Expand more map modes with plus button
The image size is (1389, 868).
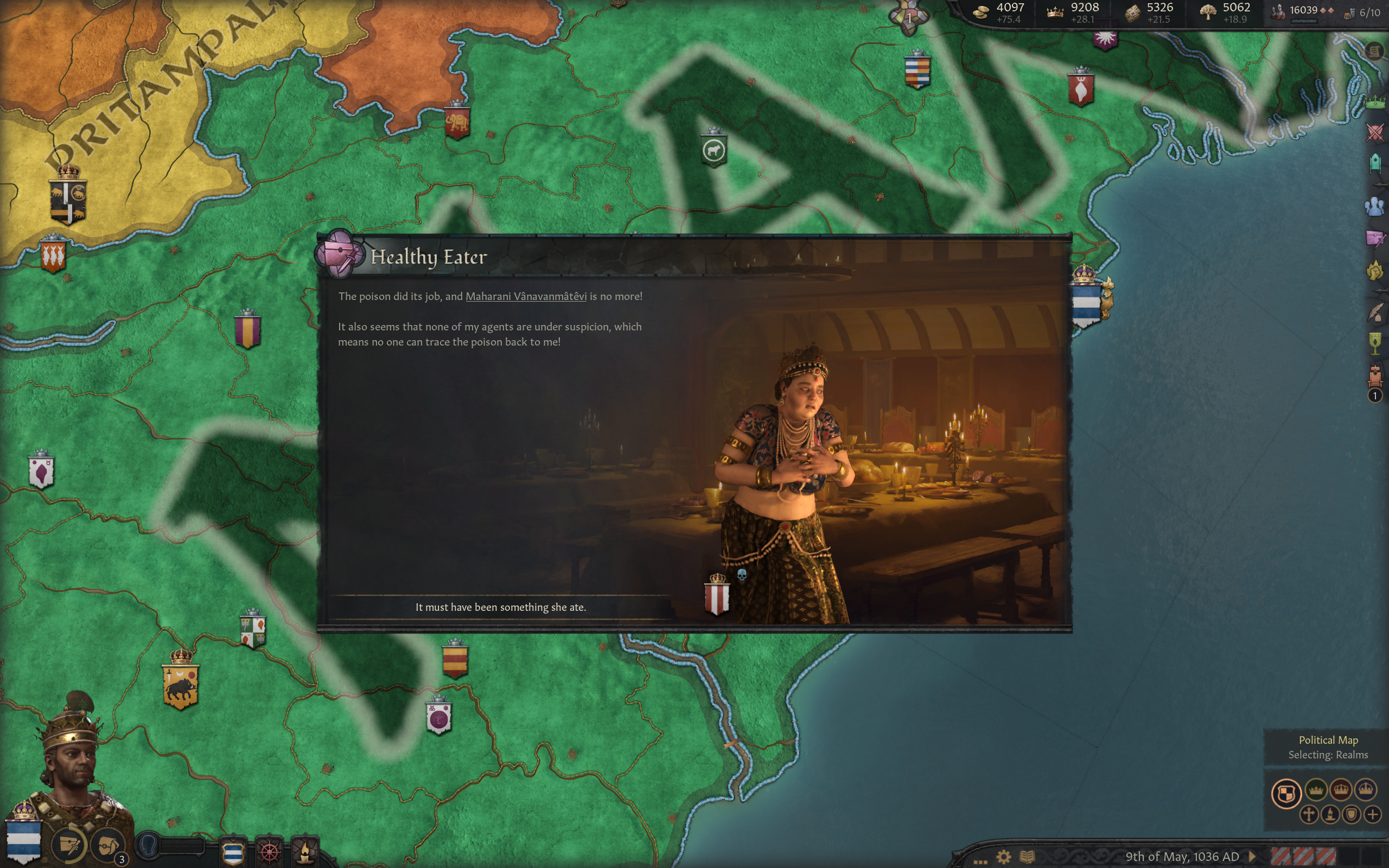1372,814
